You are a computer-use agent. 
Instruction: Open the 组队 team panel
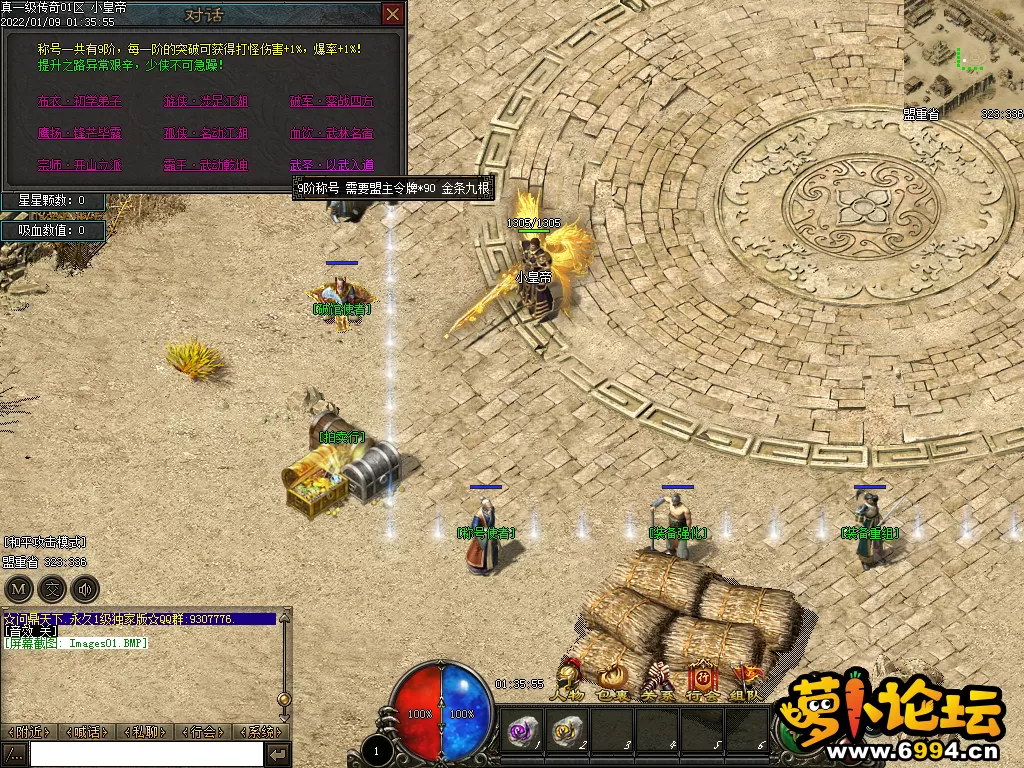point(745,682)
